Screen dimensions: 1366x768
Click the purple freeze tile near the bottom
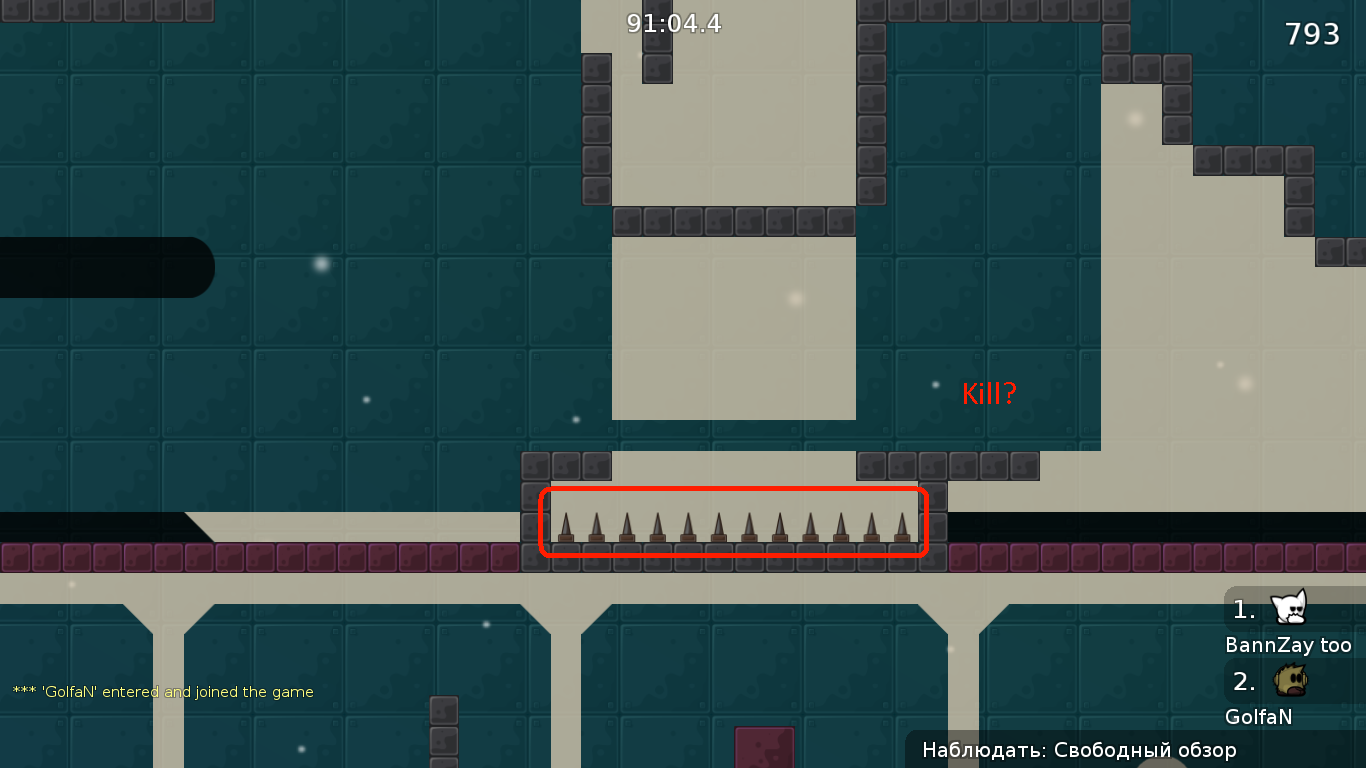pos(764,748)
